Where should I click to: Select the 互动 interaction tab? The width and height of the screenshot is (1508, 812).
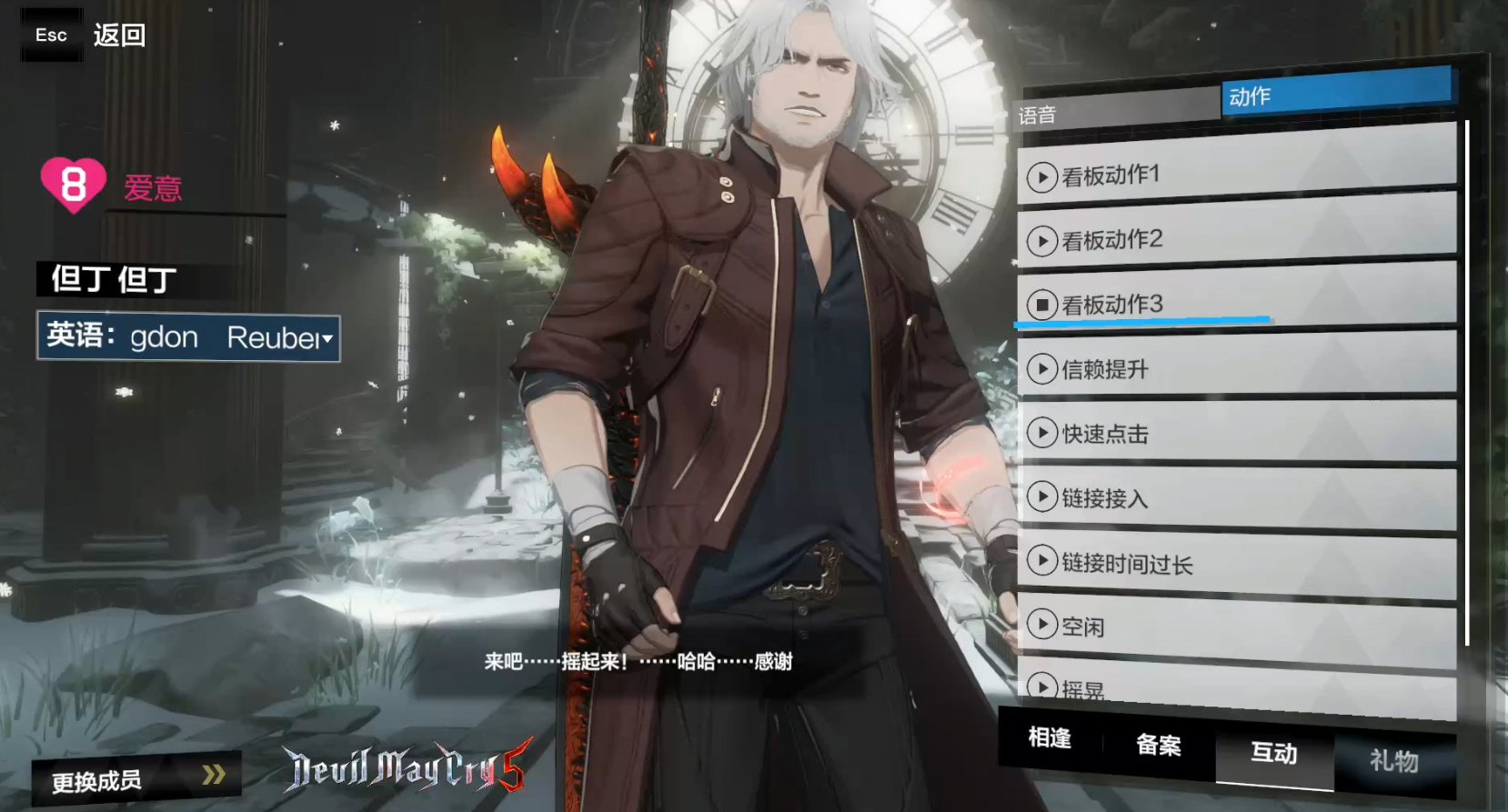(1273, 753)
